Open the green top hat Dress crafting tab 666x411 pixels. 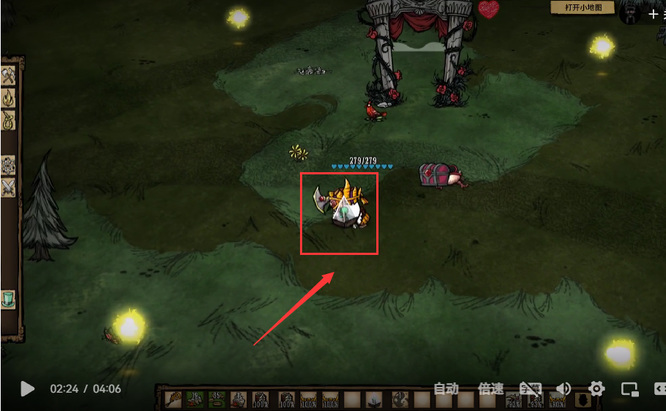click(8, 299)
